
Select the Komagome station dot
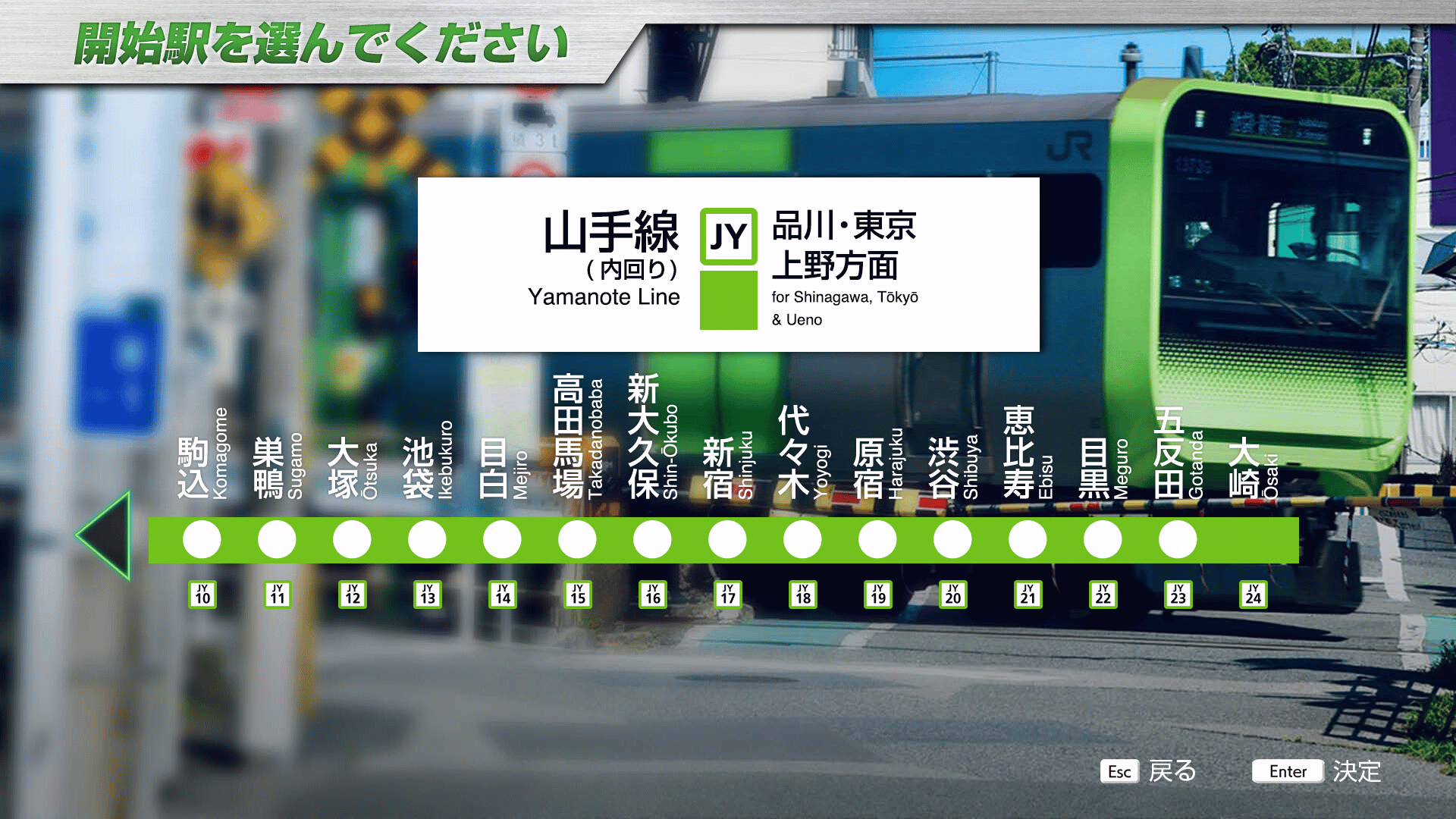coord(202,539)
